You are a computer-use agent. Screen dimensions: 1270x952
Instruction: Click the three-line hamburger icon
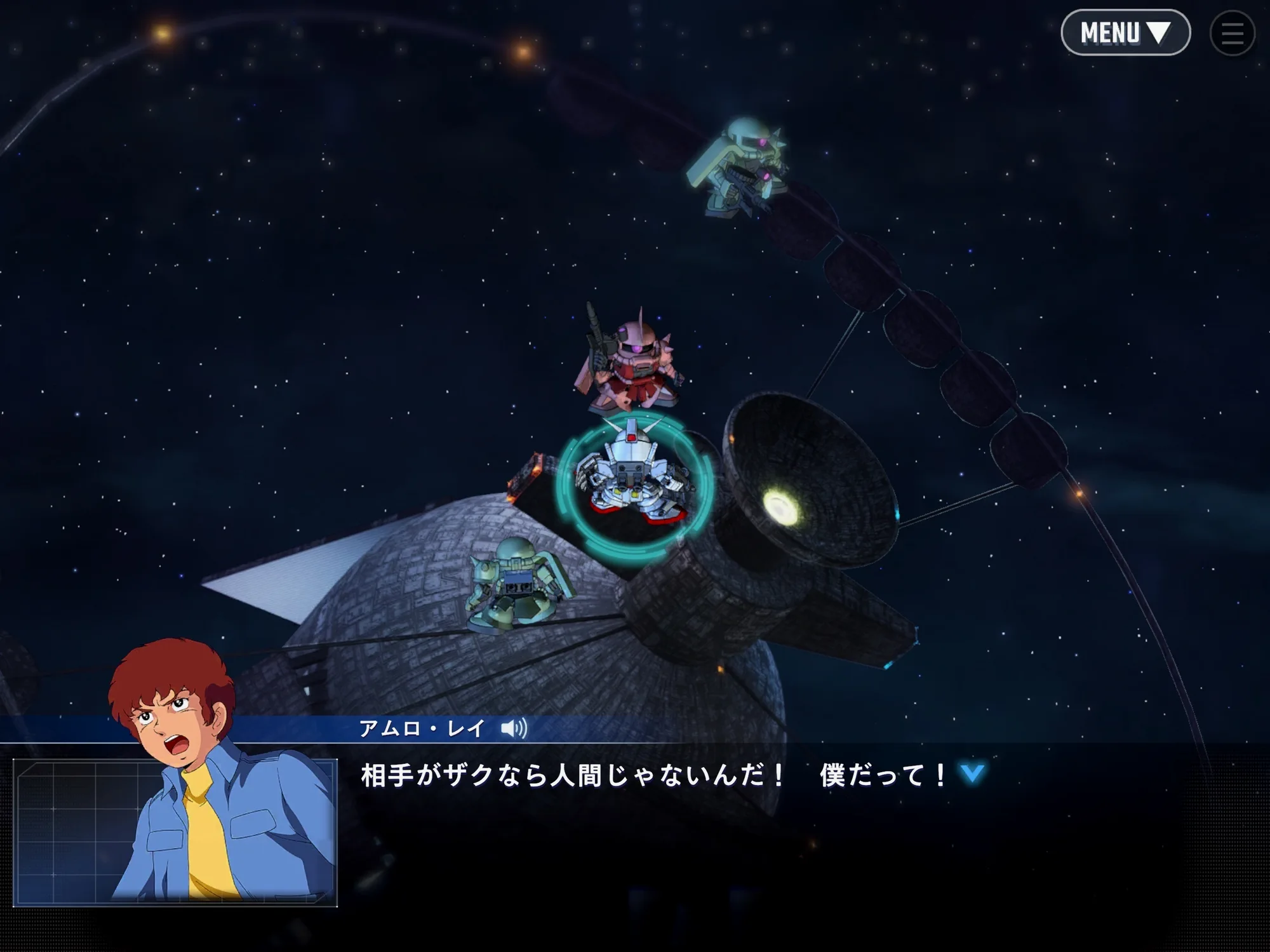1232,33
